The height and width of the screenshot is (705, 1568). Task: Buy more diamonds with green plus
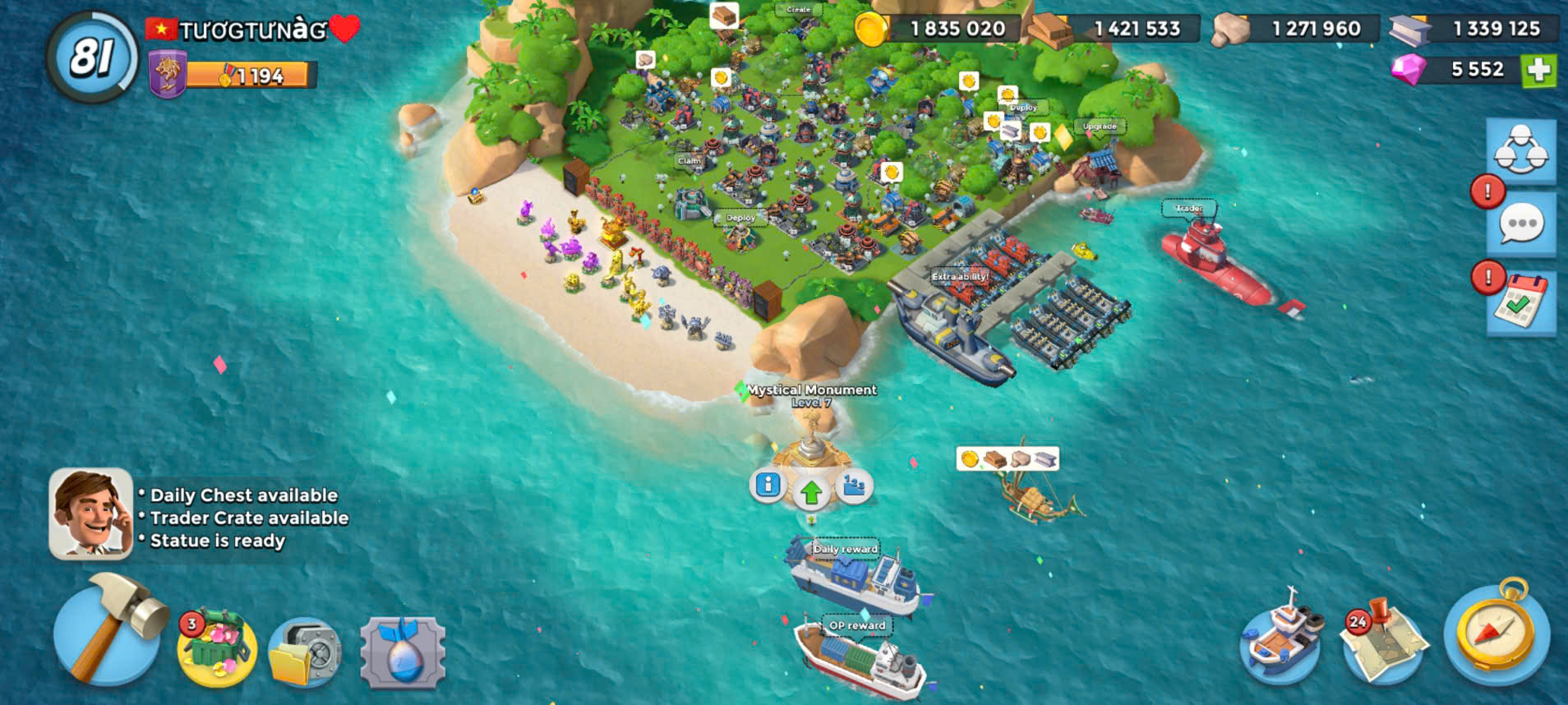coord(1538,70)
